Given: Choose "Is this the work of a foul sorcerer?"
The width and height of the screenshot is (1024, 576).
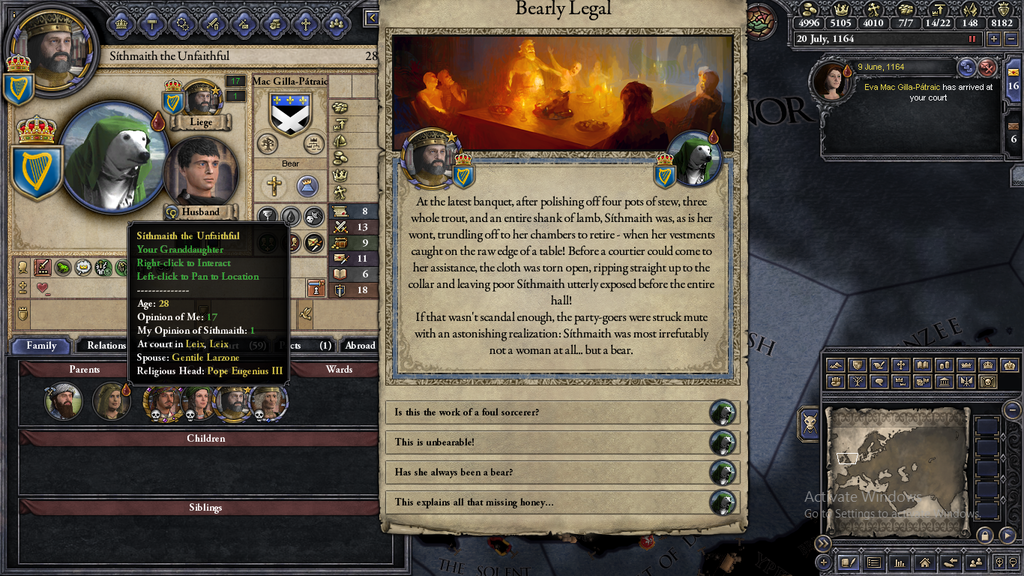Looking at the screenshot, I should tap(548, 413).
